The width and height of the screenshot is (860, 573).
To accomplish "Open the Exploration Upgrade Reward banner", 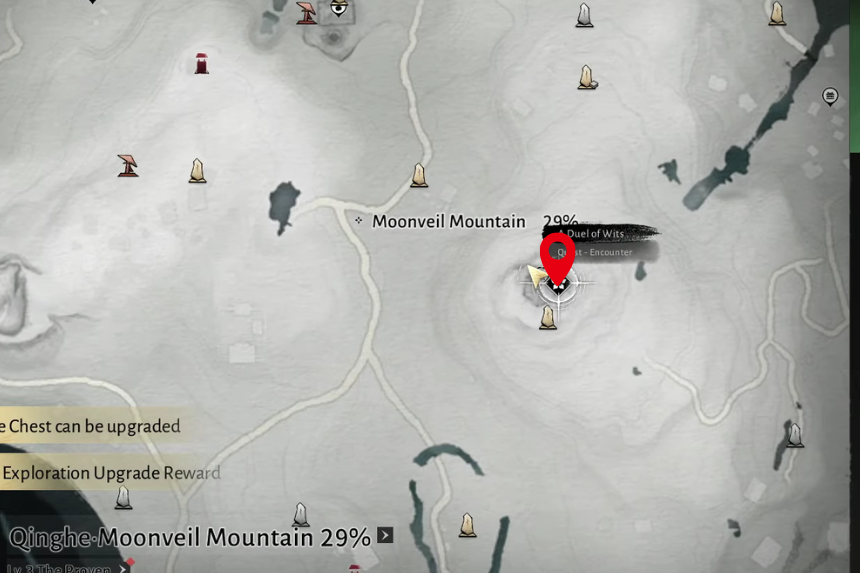I will 110,473.
